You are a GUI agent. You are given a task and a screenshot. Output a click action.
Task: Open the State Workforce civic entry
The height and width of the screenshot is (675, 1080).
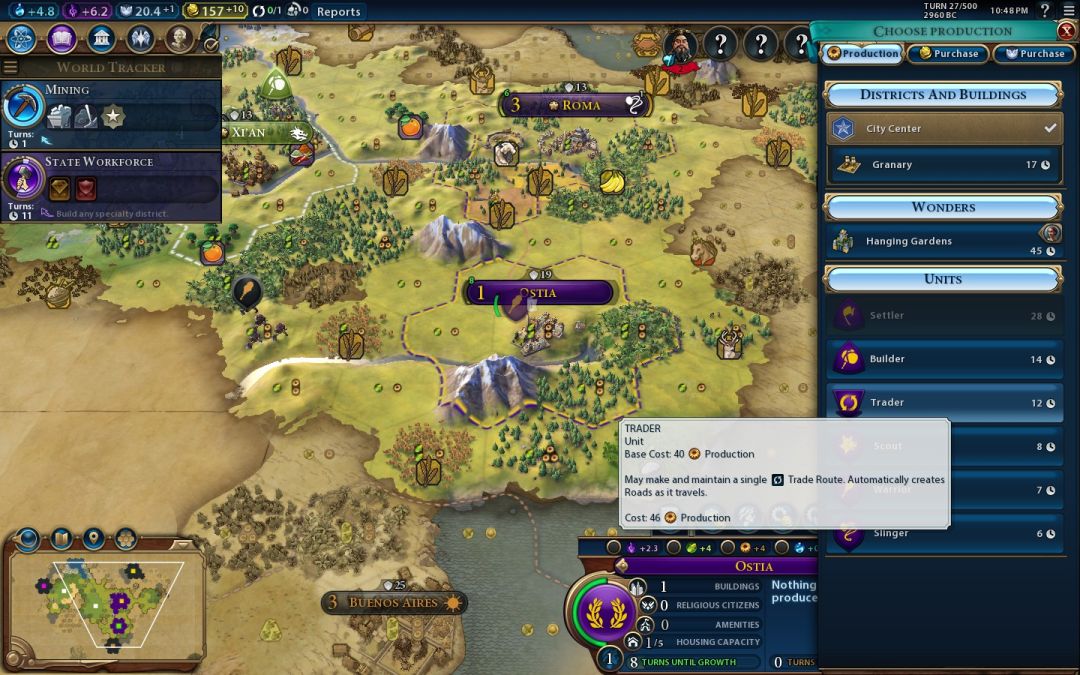(110, 181)
